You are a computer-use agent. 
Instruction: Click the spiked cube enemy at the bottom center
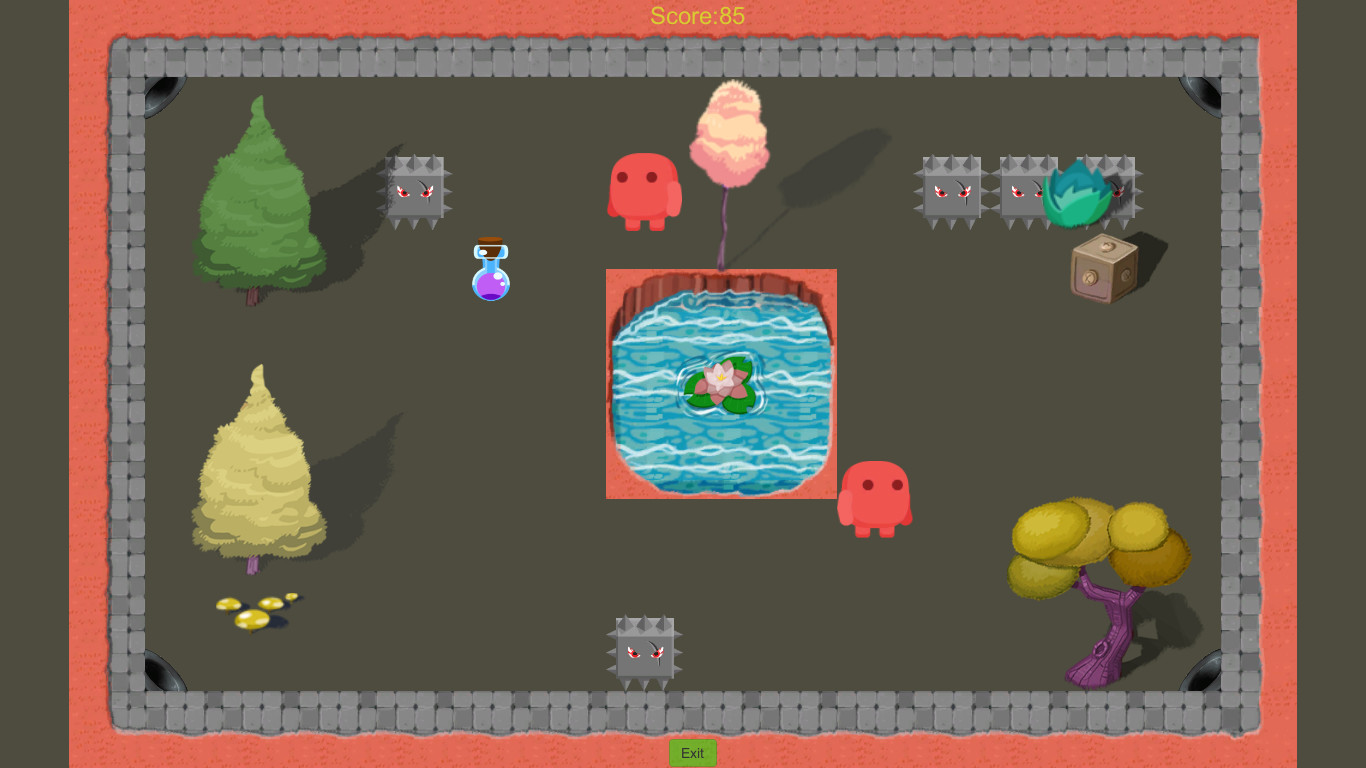pyautogui.click(x=644, y=650)
